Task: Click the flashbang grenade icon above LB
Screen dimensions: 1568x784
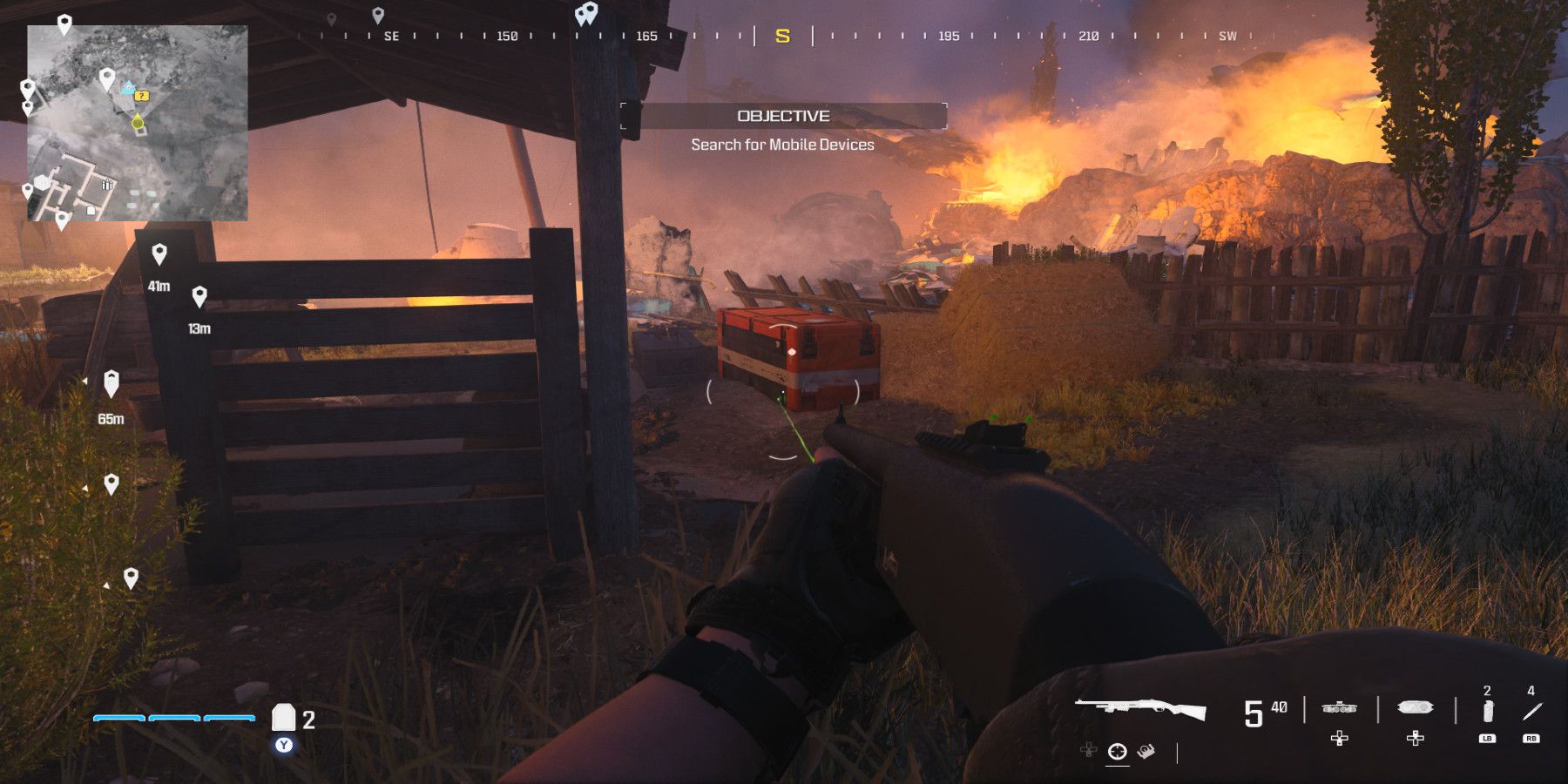Action: [1487, 712]
